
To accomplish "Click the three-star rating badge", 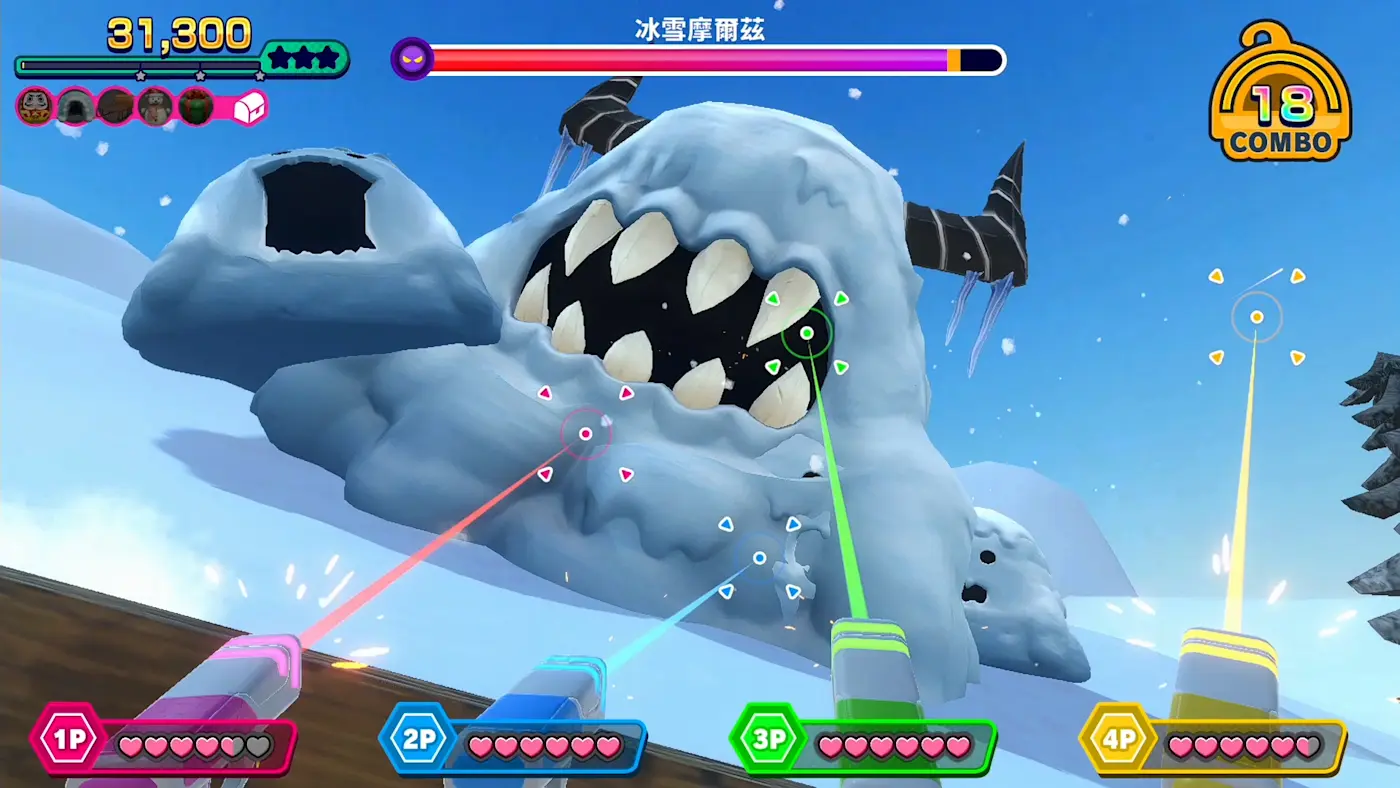I will [x=304, y=59].
